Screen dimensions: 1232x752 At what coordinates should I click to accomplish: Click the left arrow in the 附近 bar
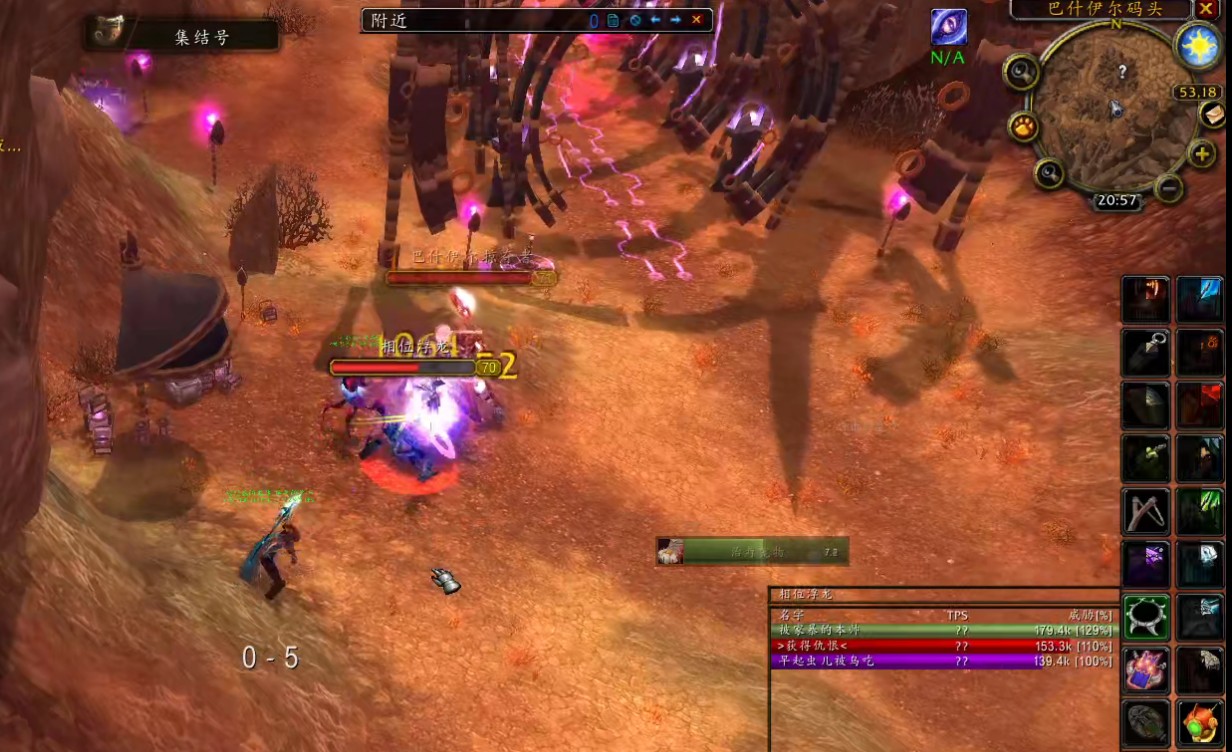tap(656, 20)
